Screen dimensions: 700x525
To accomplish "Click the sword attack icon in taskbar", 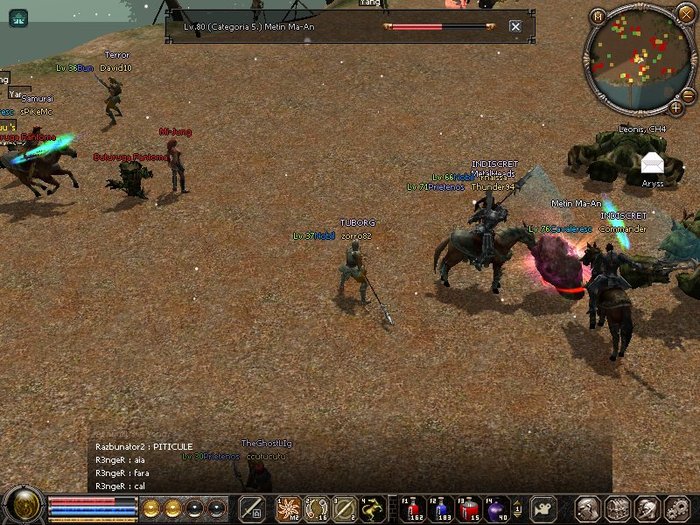I will [x=252, y=508].
